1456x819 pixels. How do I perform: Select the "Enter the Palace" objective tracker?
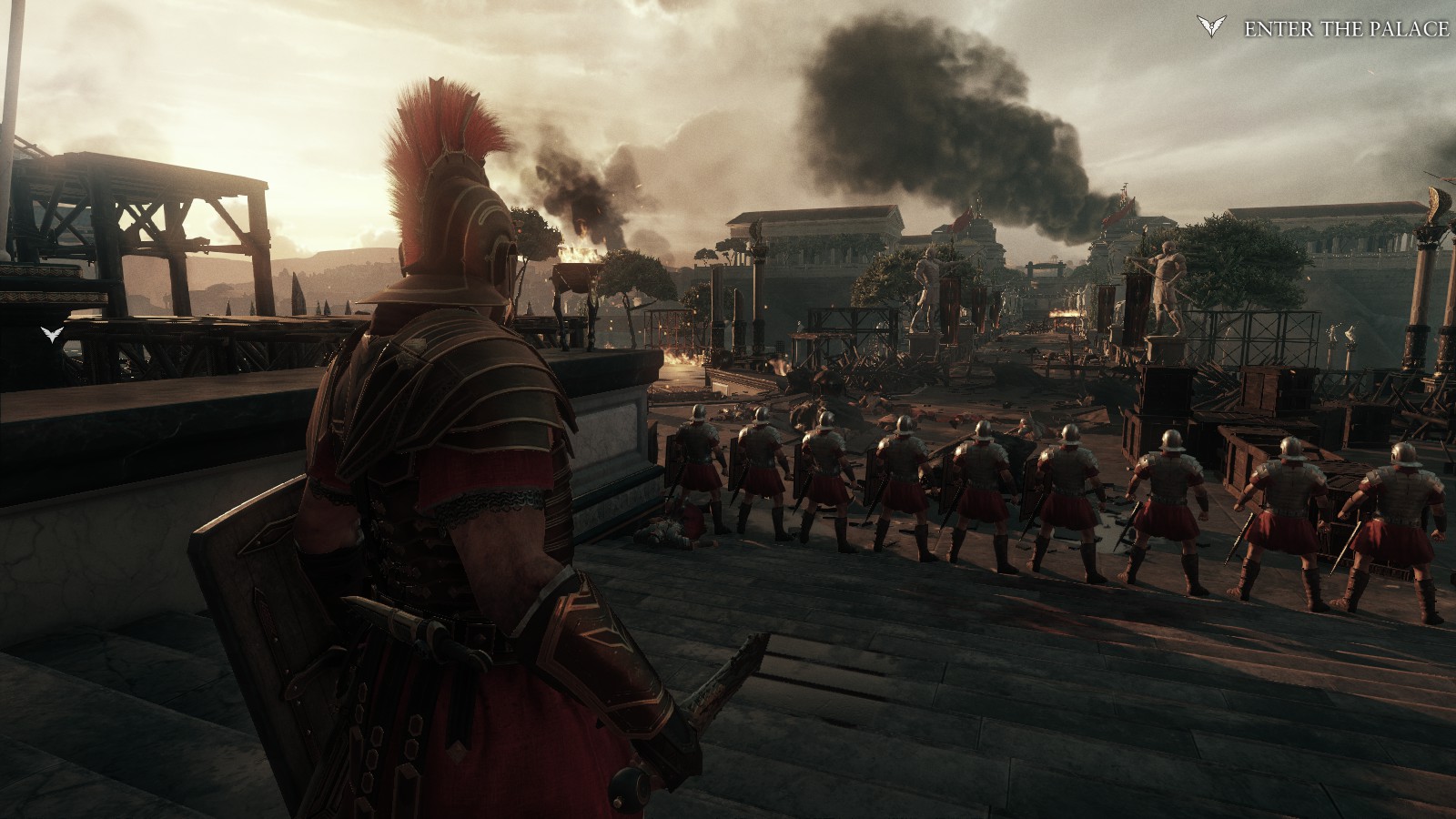point(1345,29)
